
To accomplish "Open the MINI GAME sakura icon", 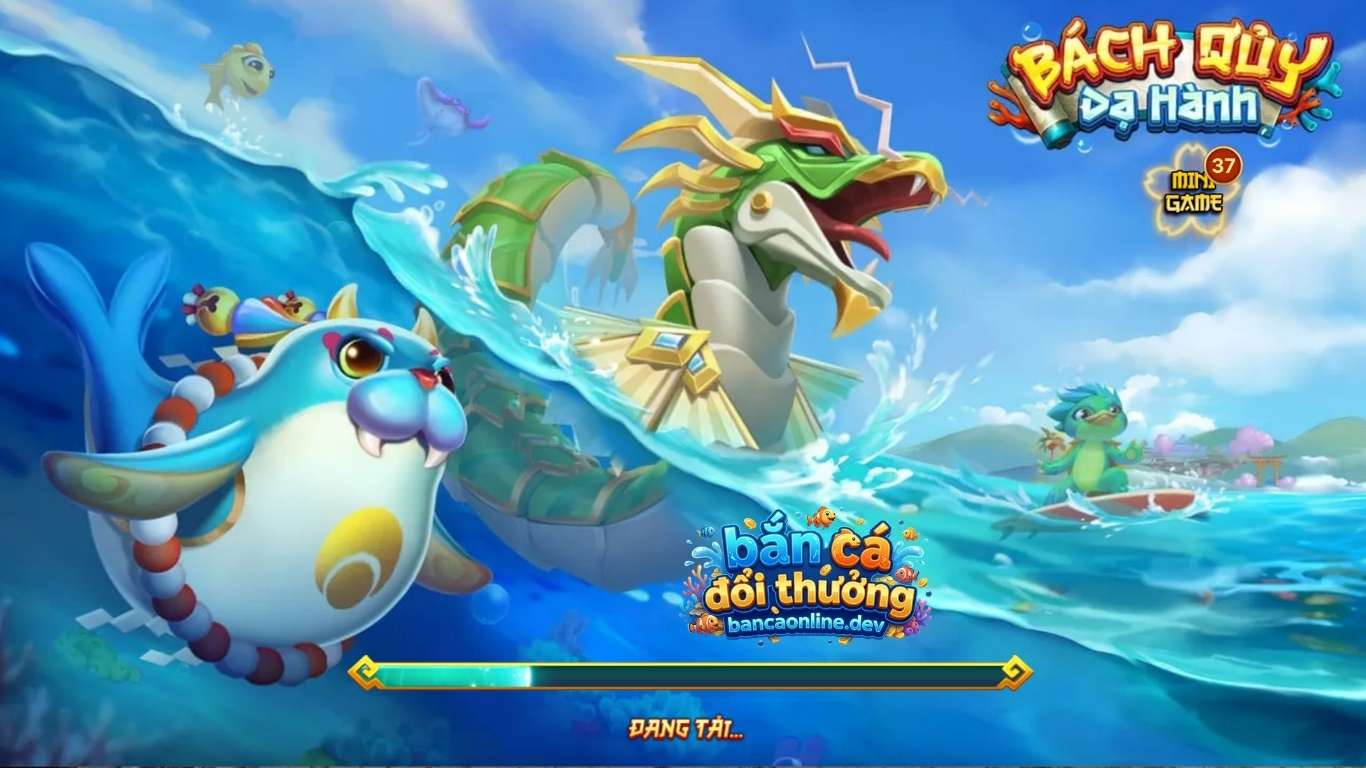I will click(x=1196, y=193).
